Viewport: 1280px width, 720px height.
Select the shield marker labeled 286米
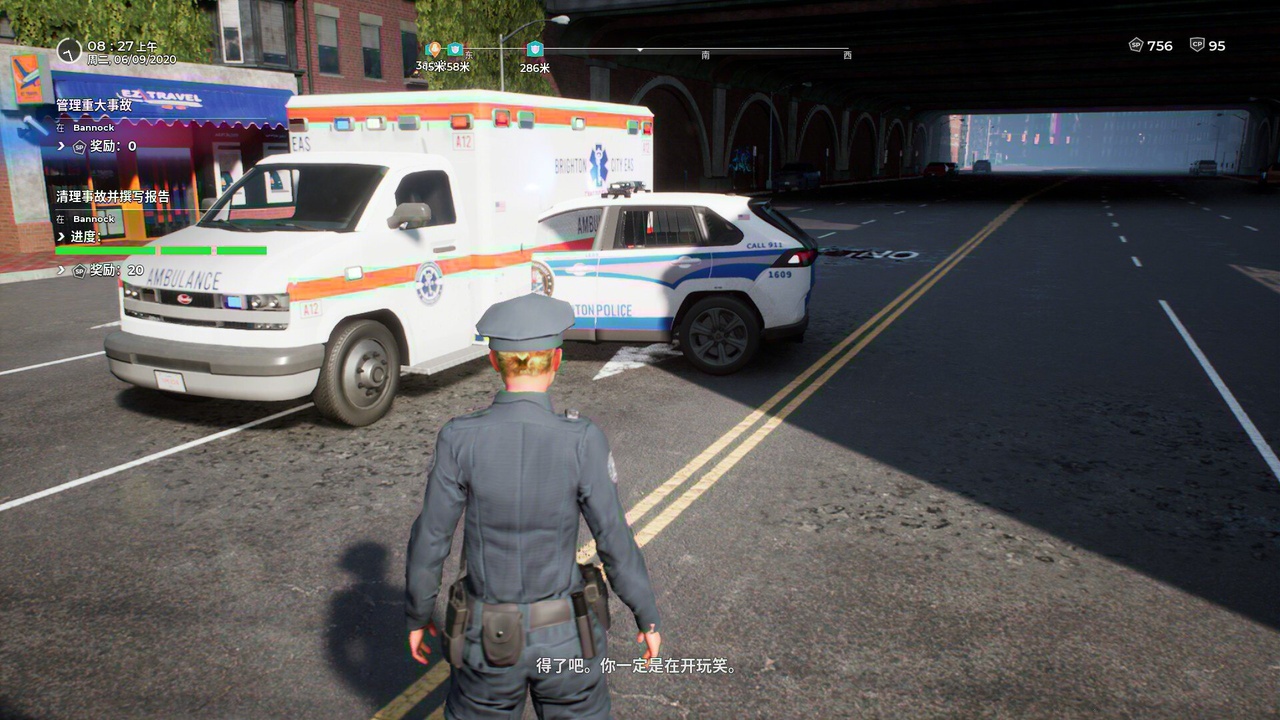click(x=535, y=49)
